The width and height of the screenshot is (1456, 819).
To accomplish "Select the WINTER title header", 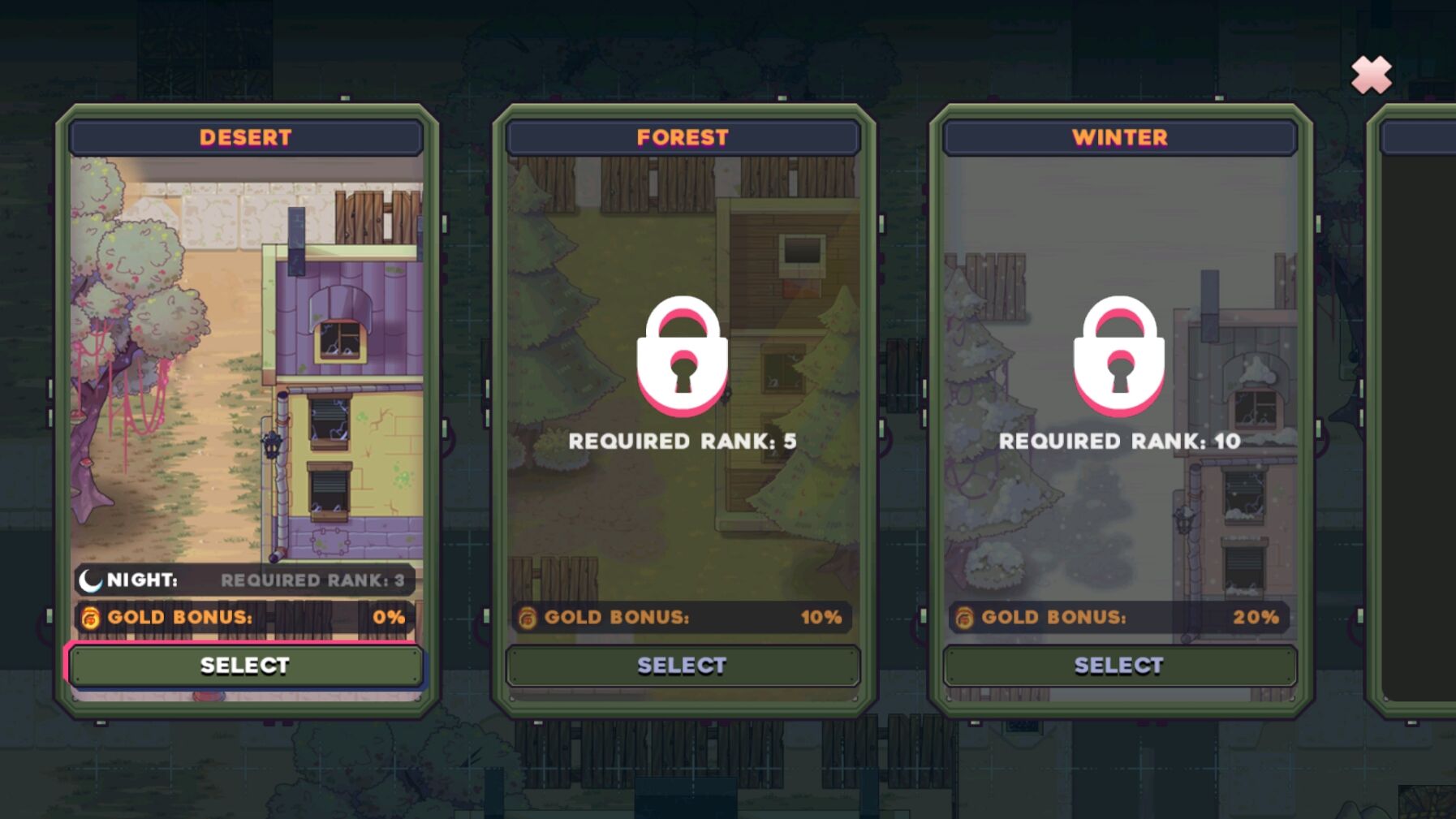I will [1118, 137].
